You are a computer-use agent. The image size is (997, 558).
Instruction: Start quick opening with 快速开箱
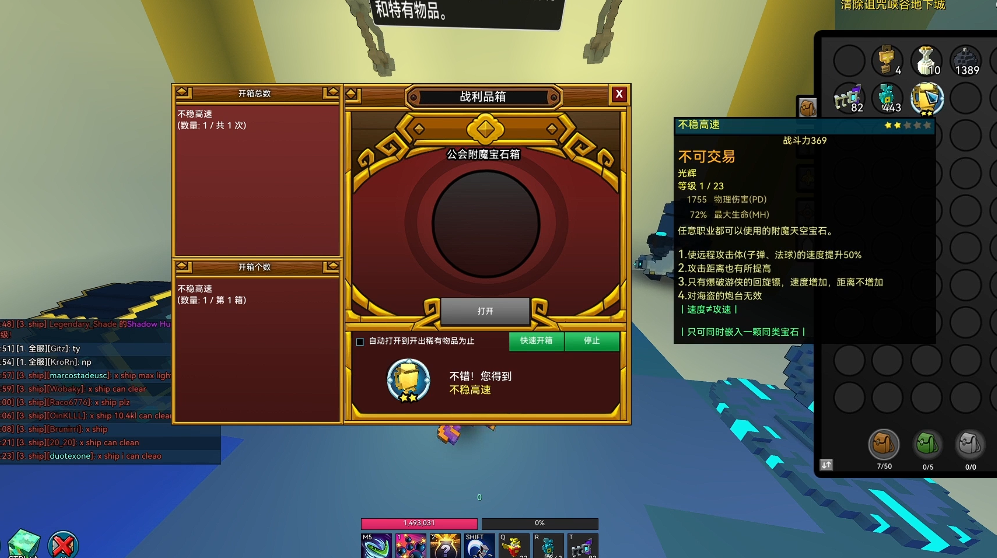pos(535,341)
